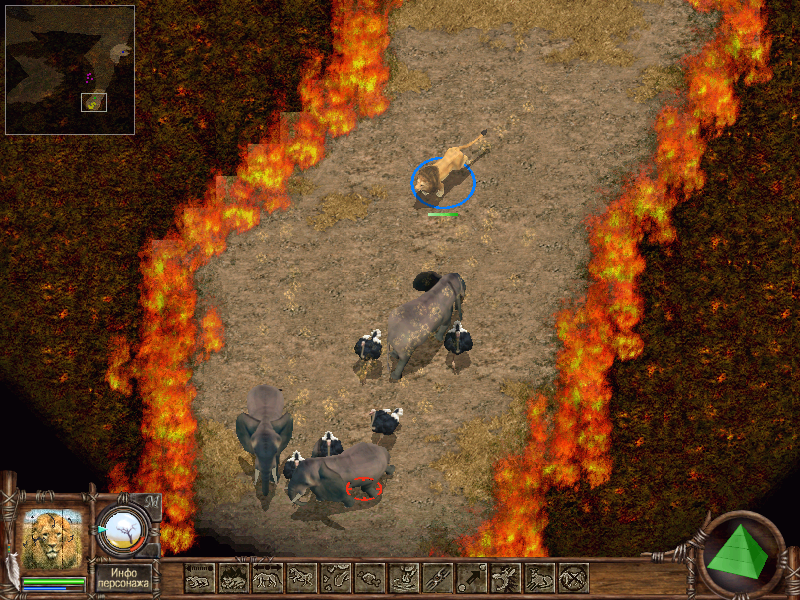Choose the claw scratch attack icon
Viewport: 800px width, 600px height.
click(438, 578)
